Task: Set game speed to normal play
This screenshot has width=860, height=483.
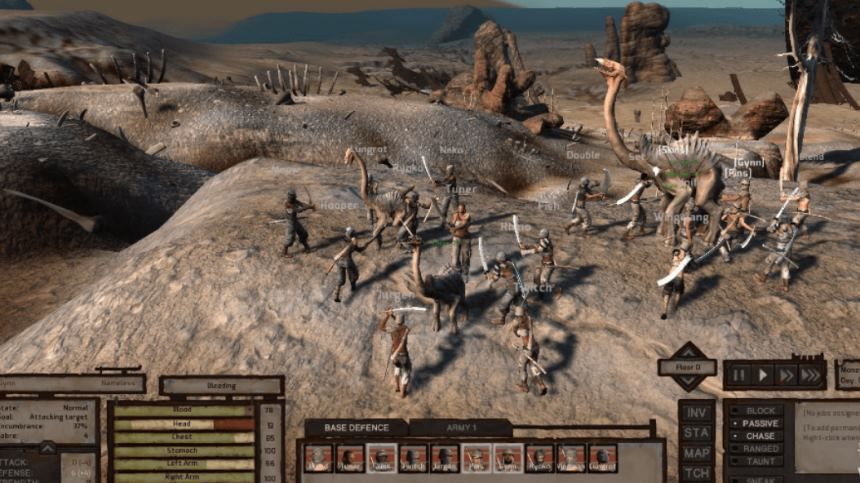Action: (764, 375)
